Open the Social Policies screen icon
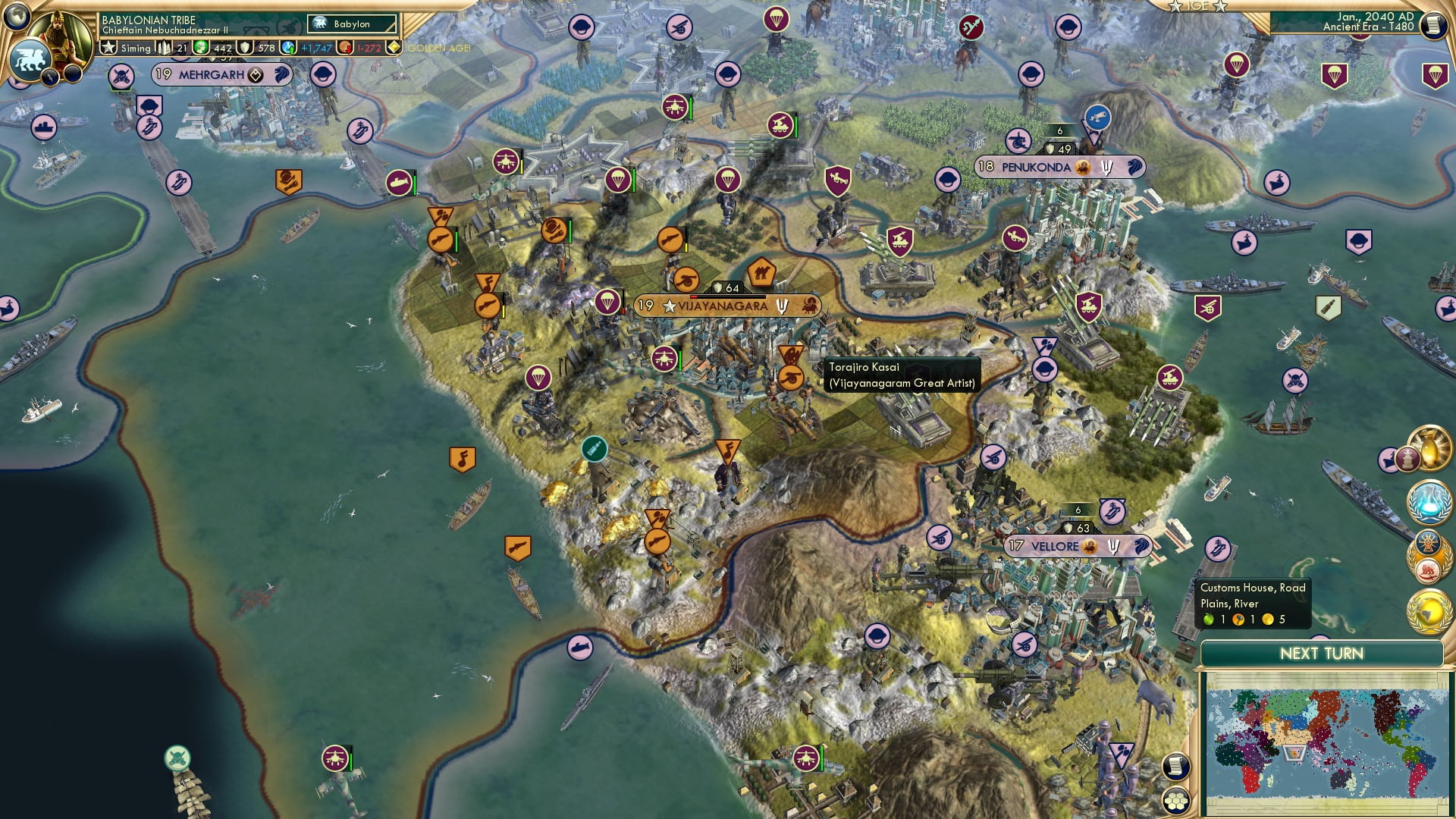1456x819 pixels. coord(1428,554)
